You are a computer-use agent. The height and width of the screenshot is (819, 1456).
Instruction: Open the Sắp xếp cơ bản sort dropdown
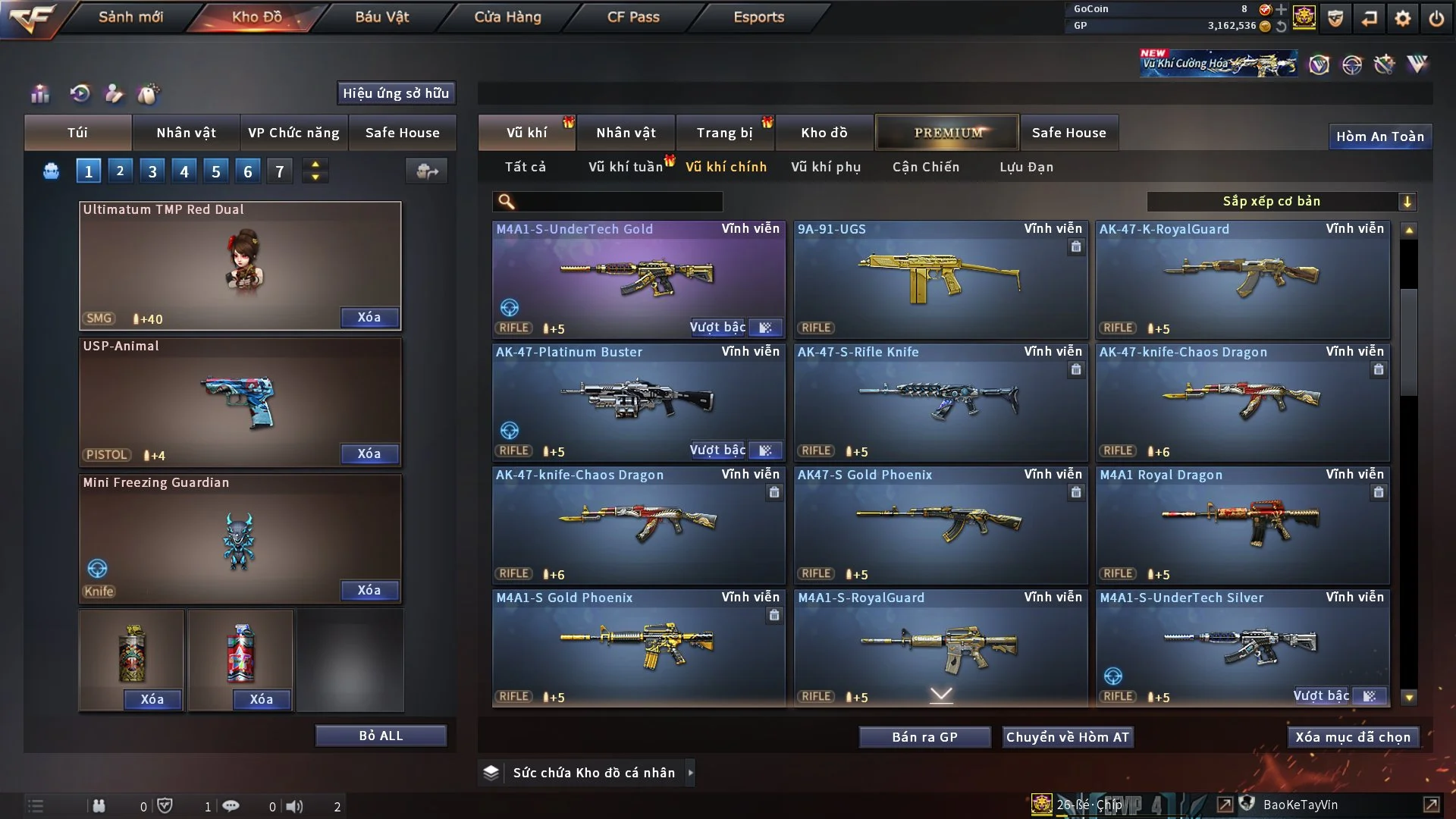pyautogui.click(x=1281, y=202)
